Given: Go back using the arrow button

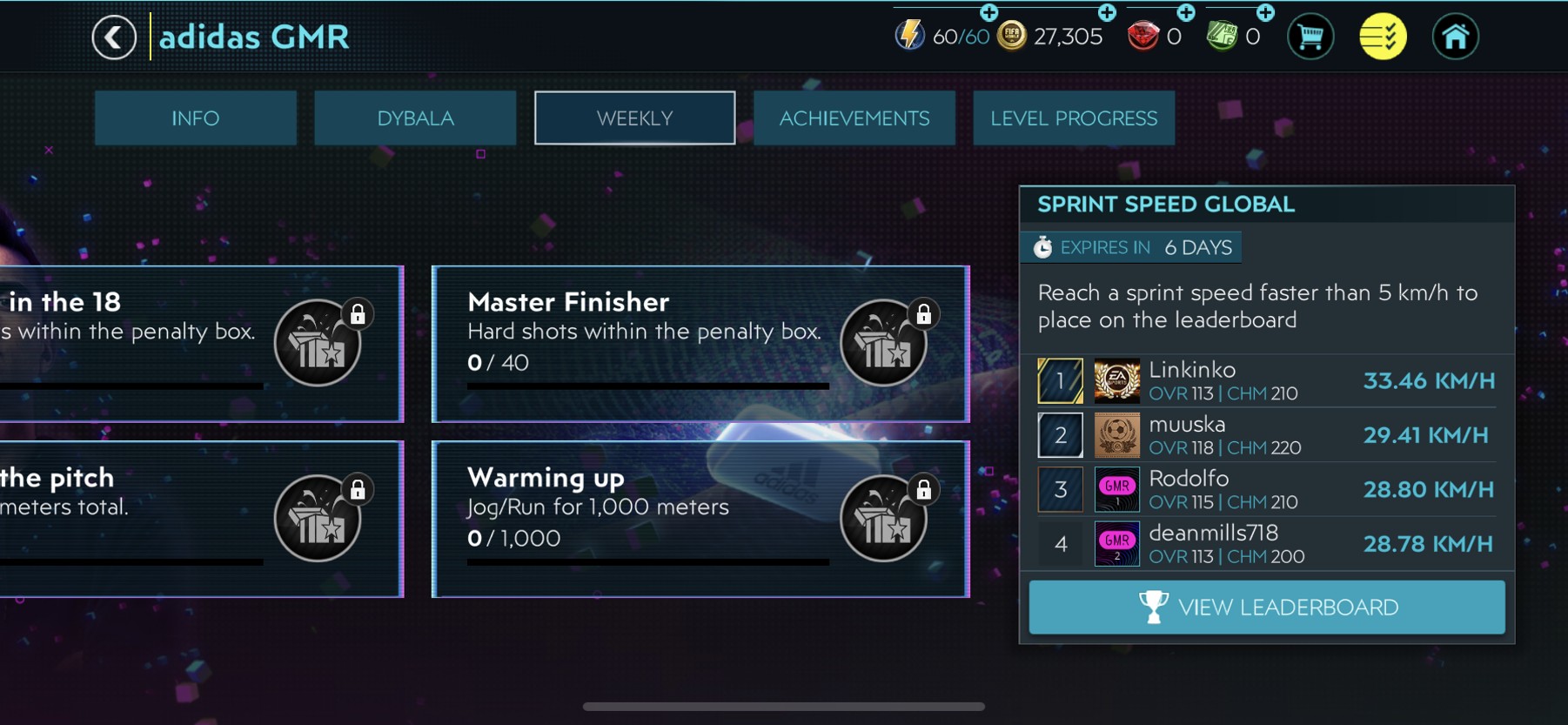Looking at the screenshot, I should (x=114, y=37).
